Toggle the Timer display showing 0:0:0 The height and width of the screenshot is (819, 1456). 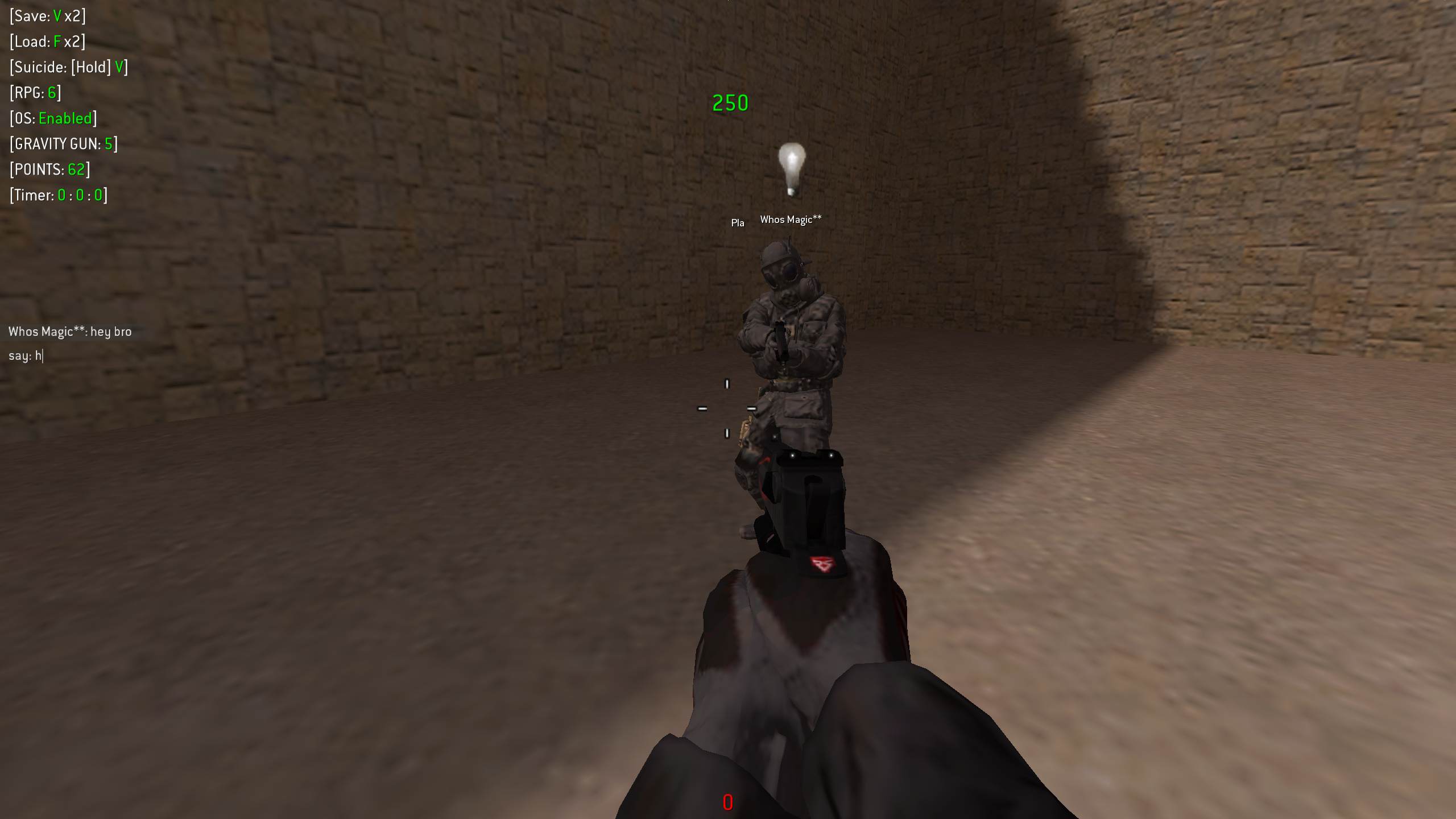point(59,195)
